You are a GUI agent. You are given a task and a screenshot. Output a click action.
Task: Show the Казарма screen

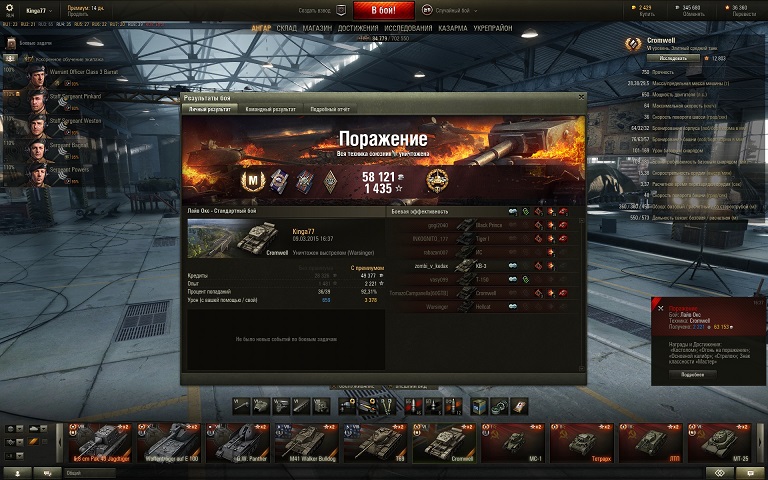click(453, 28)
